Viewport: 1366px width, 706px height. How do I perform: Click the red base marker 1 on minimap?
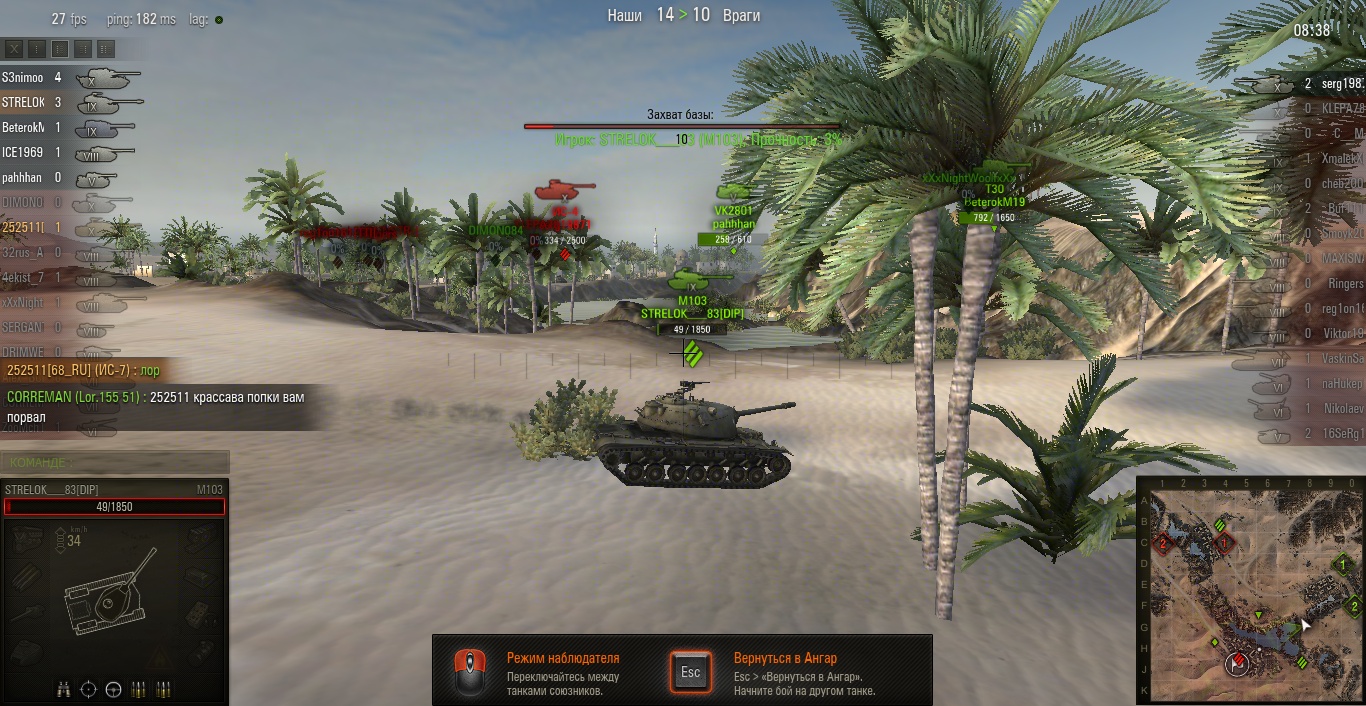pos(1224,544)
